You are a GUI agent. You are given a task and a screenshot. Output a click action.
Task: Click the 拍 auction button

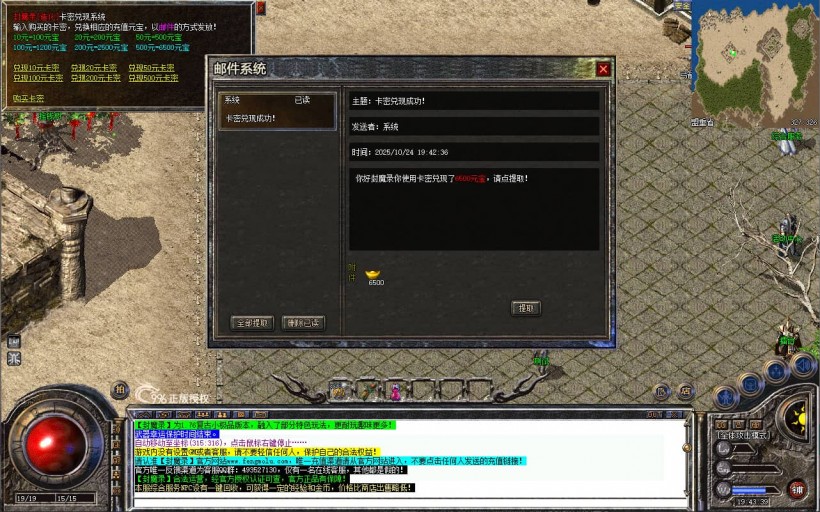click(x=120, y=390)
